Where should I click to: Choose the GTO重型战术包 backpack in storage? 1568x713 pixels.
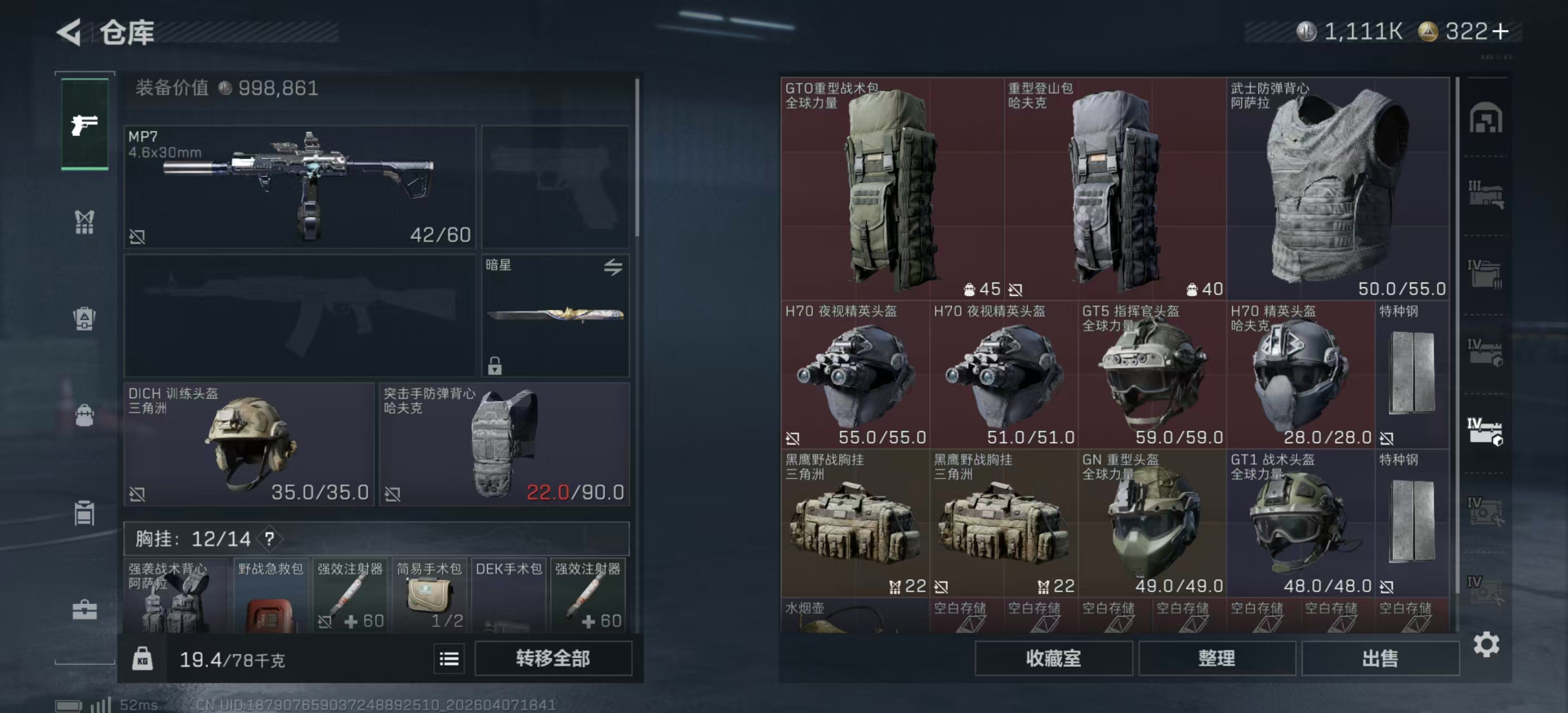tap(891, 188)
